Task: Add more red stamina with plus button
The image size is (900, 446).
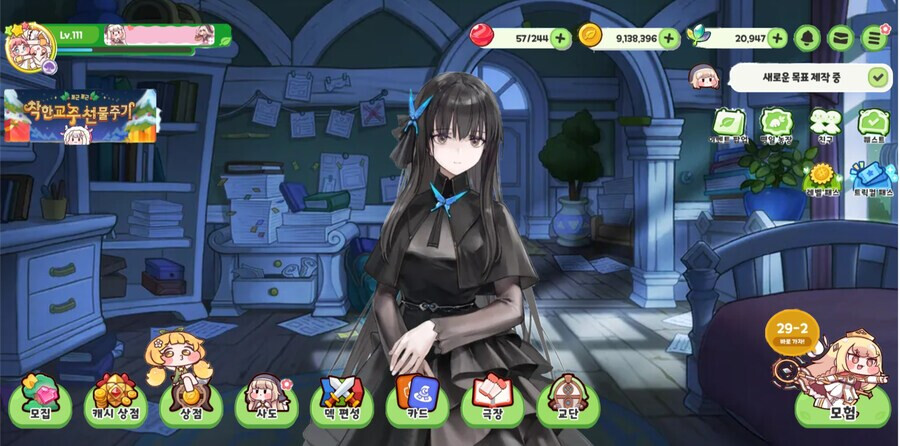Action: coord(561,38)
